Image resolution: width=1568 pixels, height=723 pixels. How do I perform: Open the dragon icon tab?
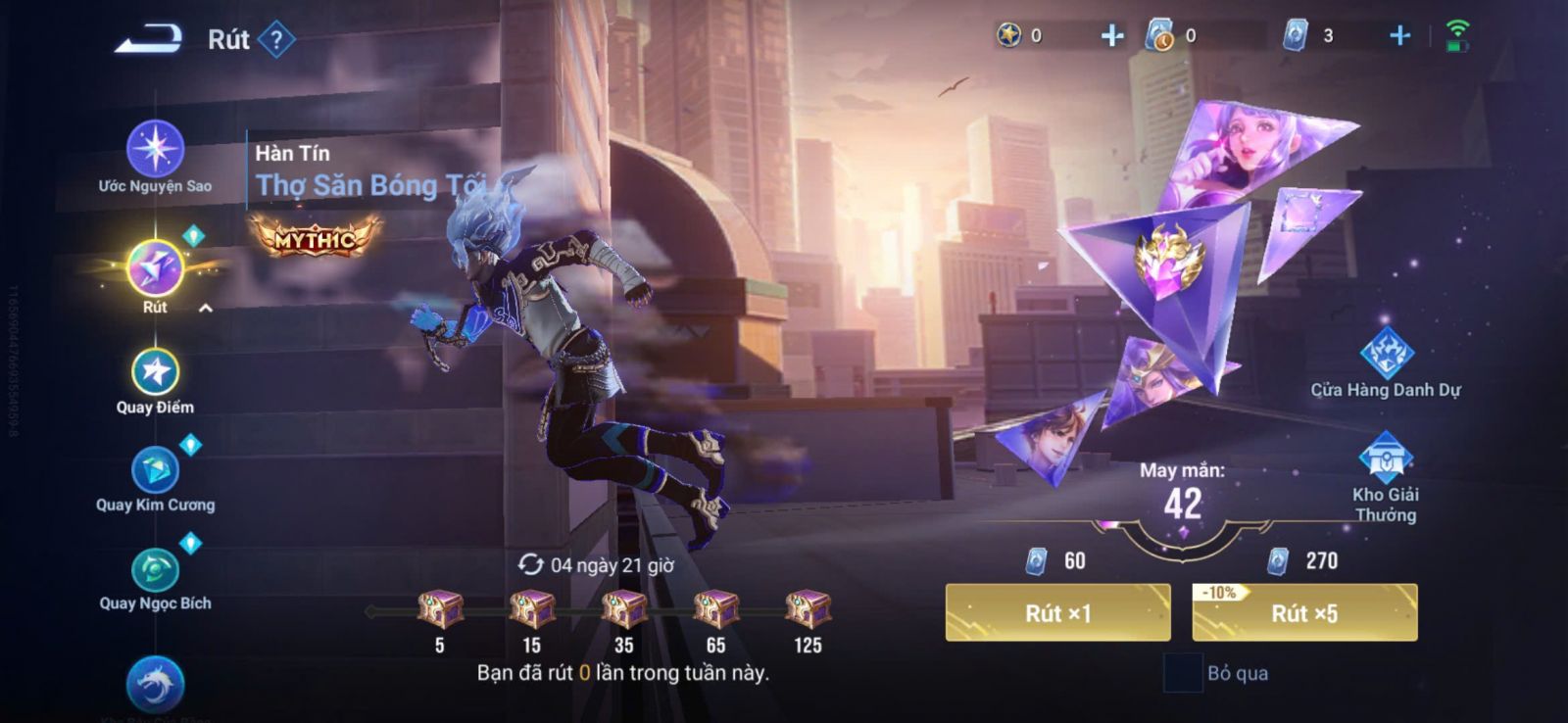(155, 684)
